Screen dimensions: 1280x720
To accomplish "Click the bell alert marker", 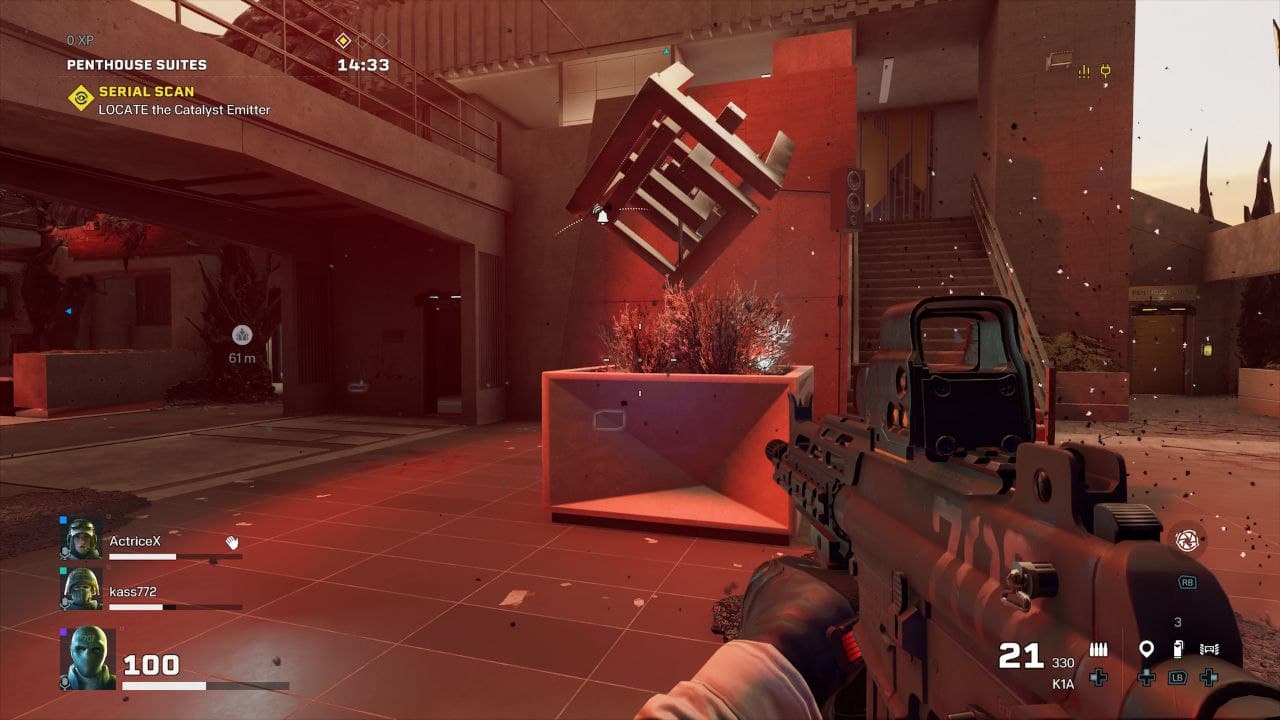I will coord(602,214).
